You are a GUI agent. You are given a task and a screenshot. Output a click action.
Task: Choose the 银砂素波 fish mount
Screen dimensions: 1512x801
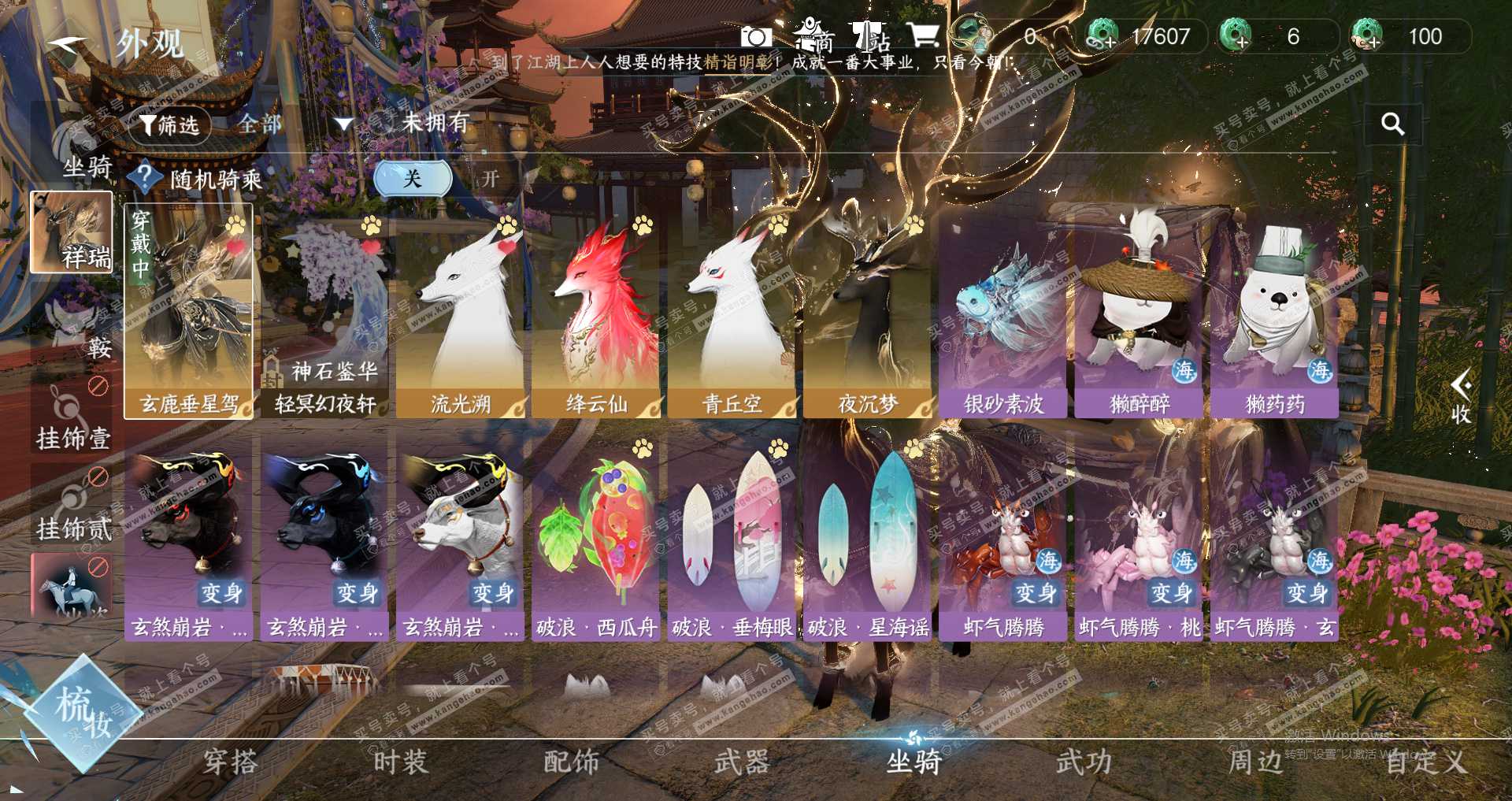[x=1003, y=315]
